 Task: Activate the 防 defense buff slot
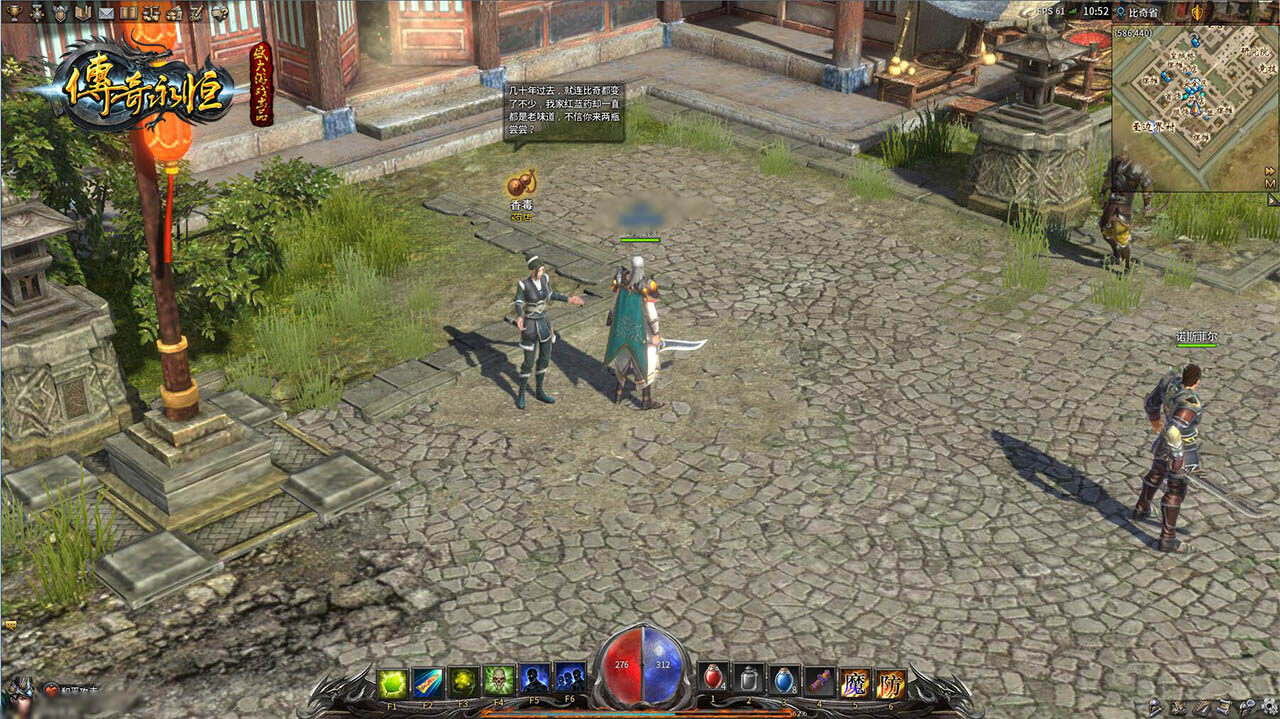(x=891, y=683)
